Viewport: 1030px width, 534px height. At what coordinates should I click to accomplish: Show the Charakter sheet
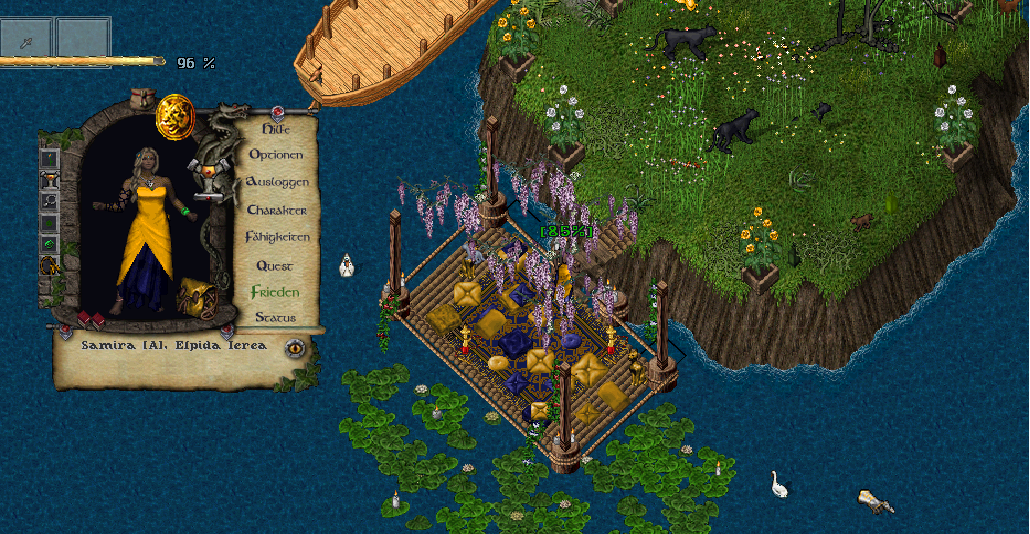click(276, 211)
